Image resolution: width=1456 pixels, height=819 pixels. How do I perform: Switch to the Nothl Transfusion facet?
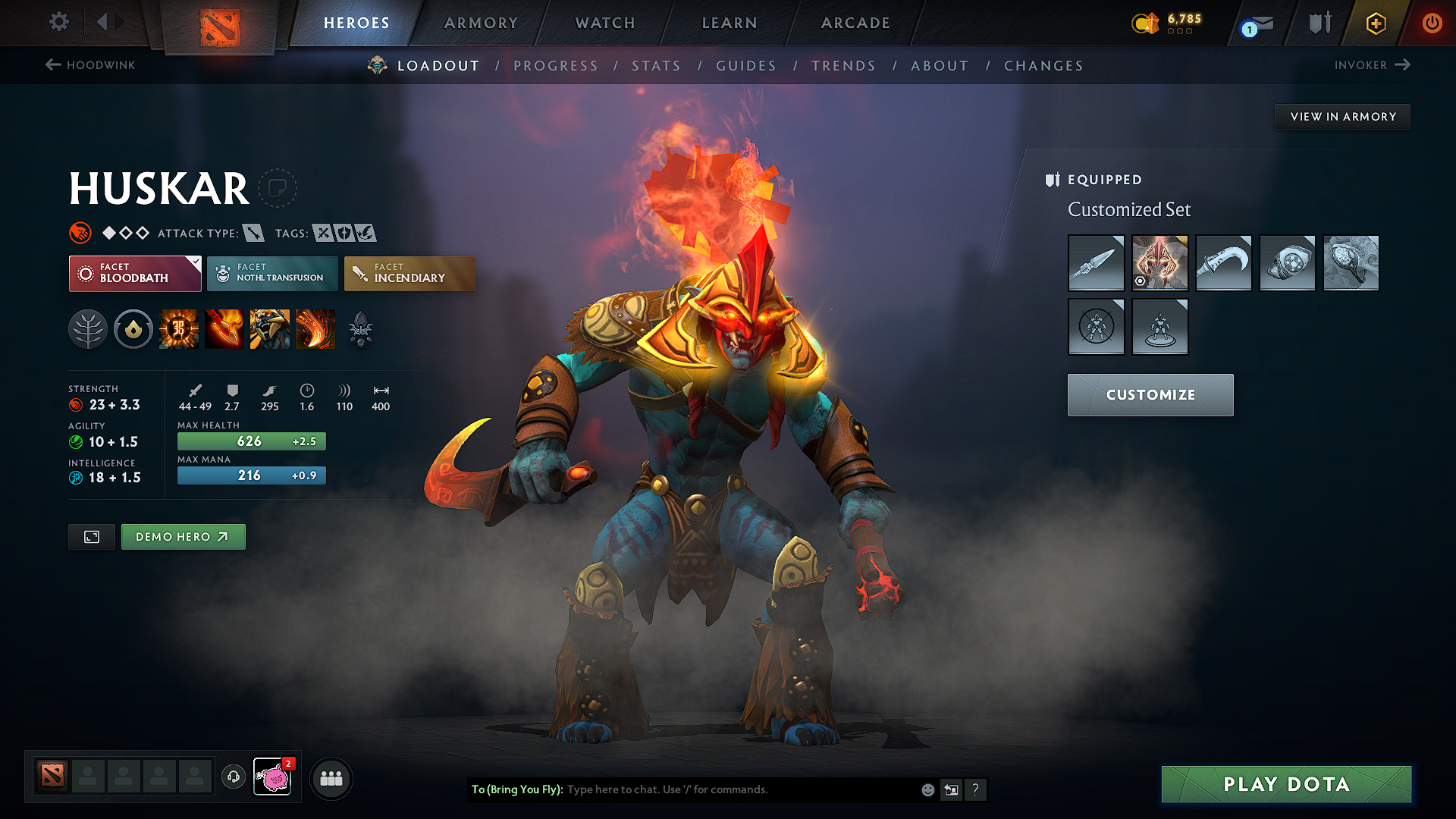273,274
